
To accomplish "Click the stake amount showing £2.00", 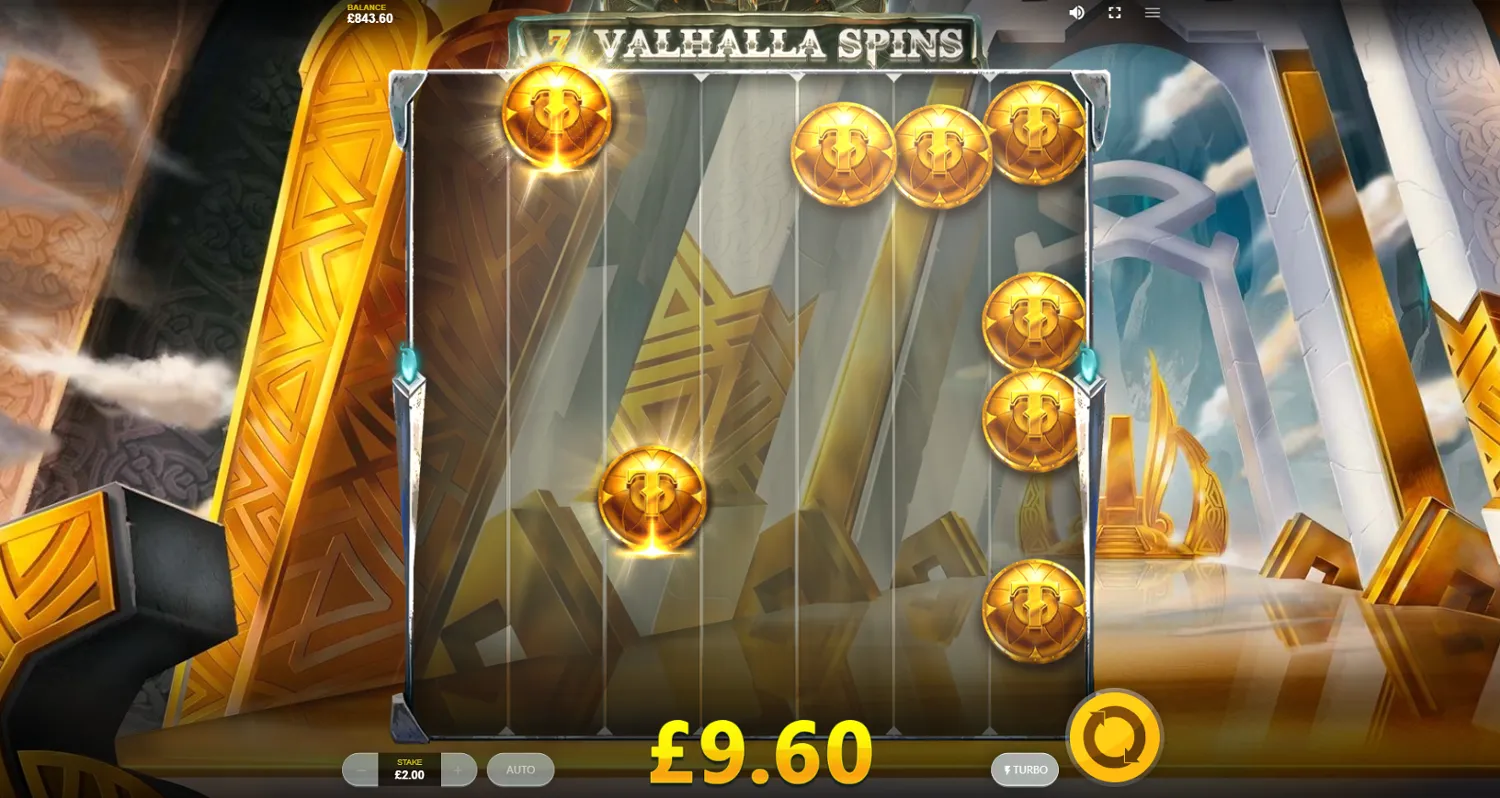I will pyautogui.click(x=407, y=772).
